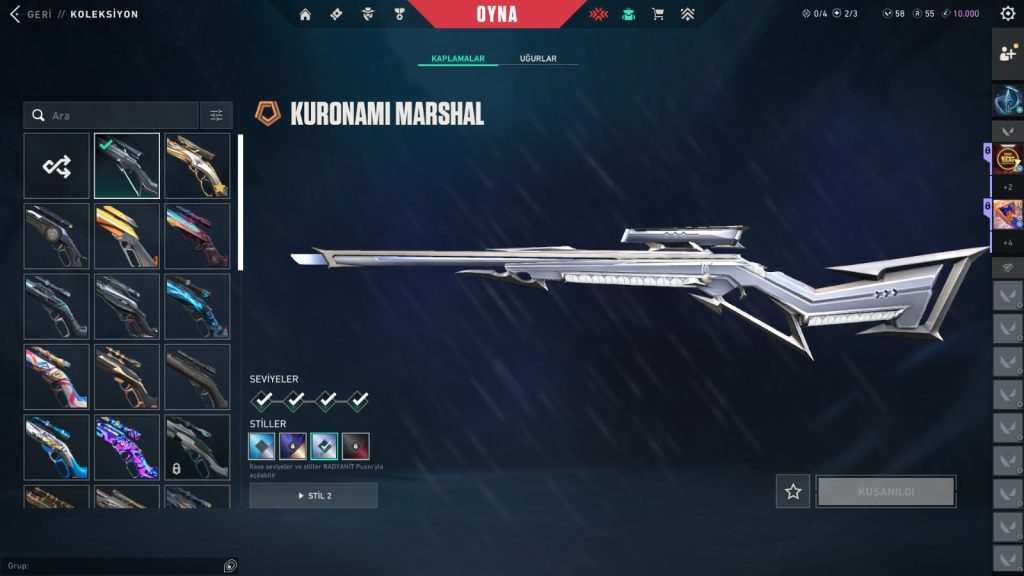Viewport: 1024px width, 576px height.
Task: Open the skin filter options button
Action: (x=216, y=116)
